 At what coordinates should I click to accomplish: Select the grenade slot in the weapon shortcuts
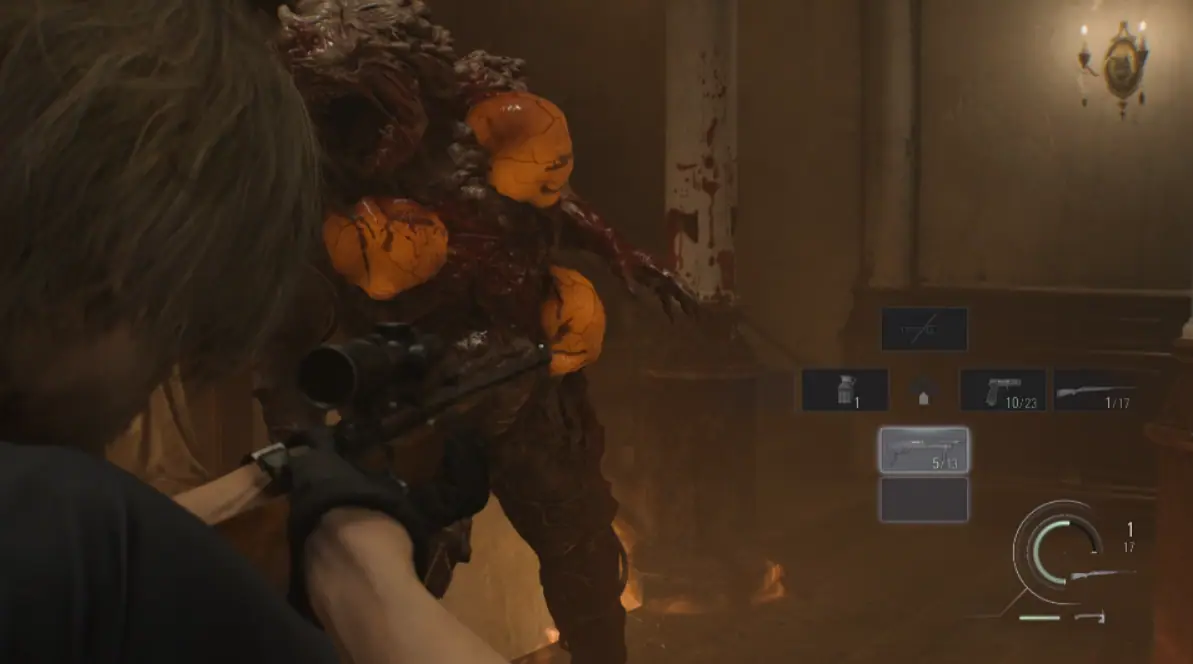point(845,390)
